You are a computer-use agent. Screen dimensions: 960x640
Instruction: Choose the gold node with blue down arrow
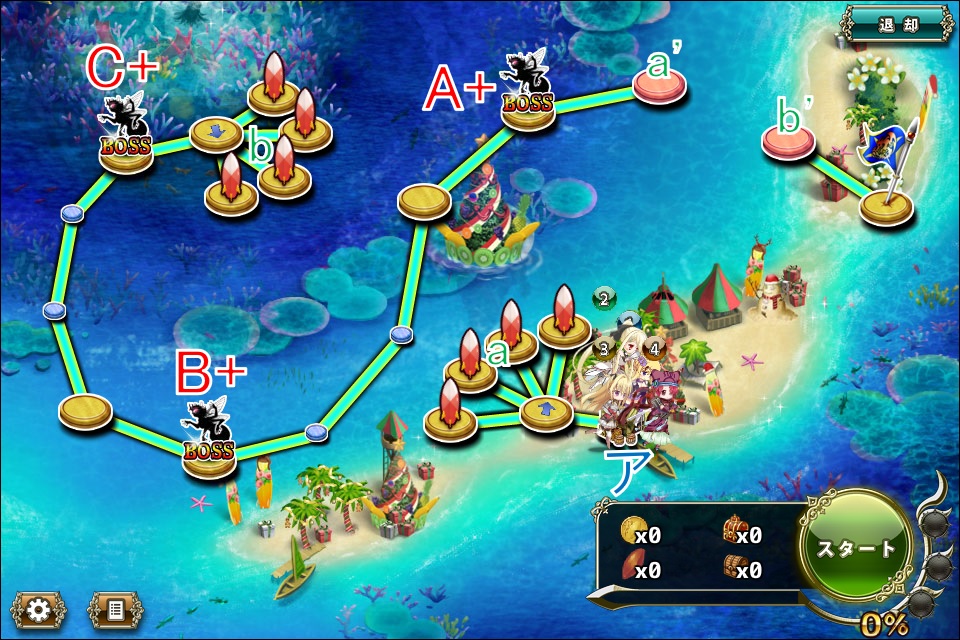tap(216, 133)
